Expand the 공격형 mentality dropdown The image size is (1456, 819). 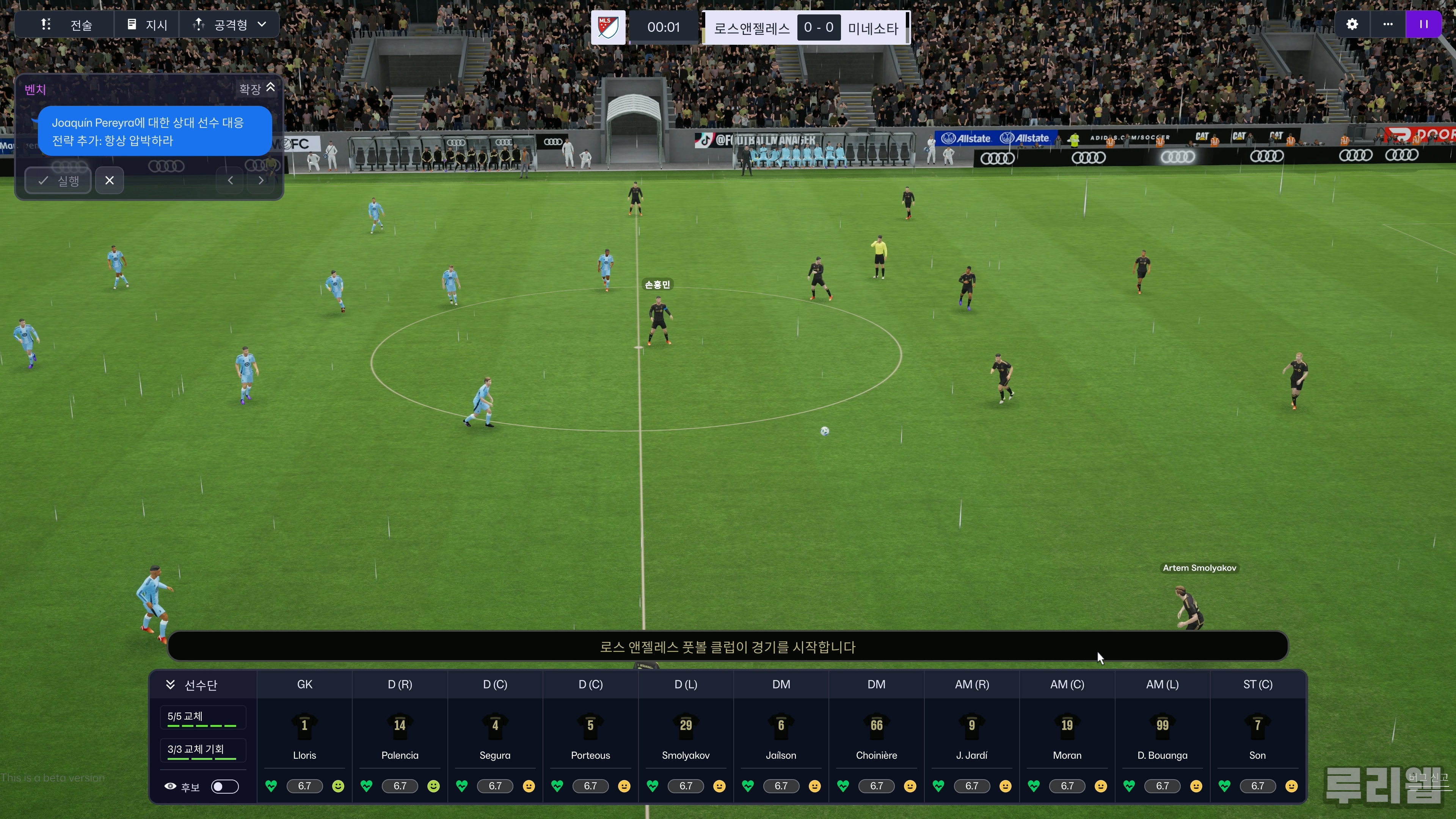click(229, 25)
